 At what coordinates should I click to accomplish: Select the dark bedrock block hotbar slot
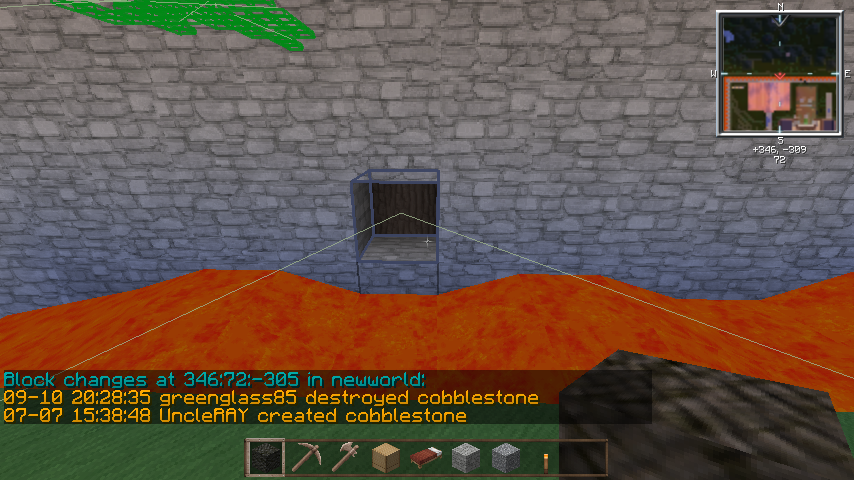coord(265,458)
